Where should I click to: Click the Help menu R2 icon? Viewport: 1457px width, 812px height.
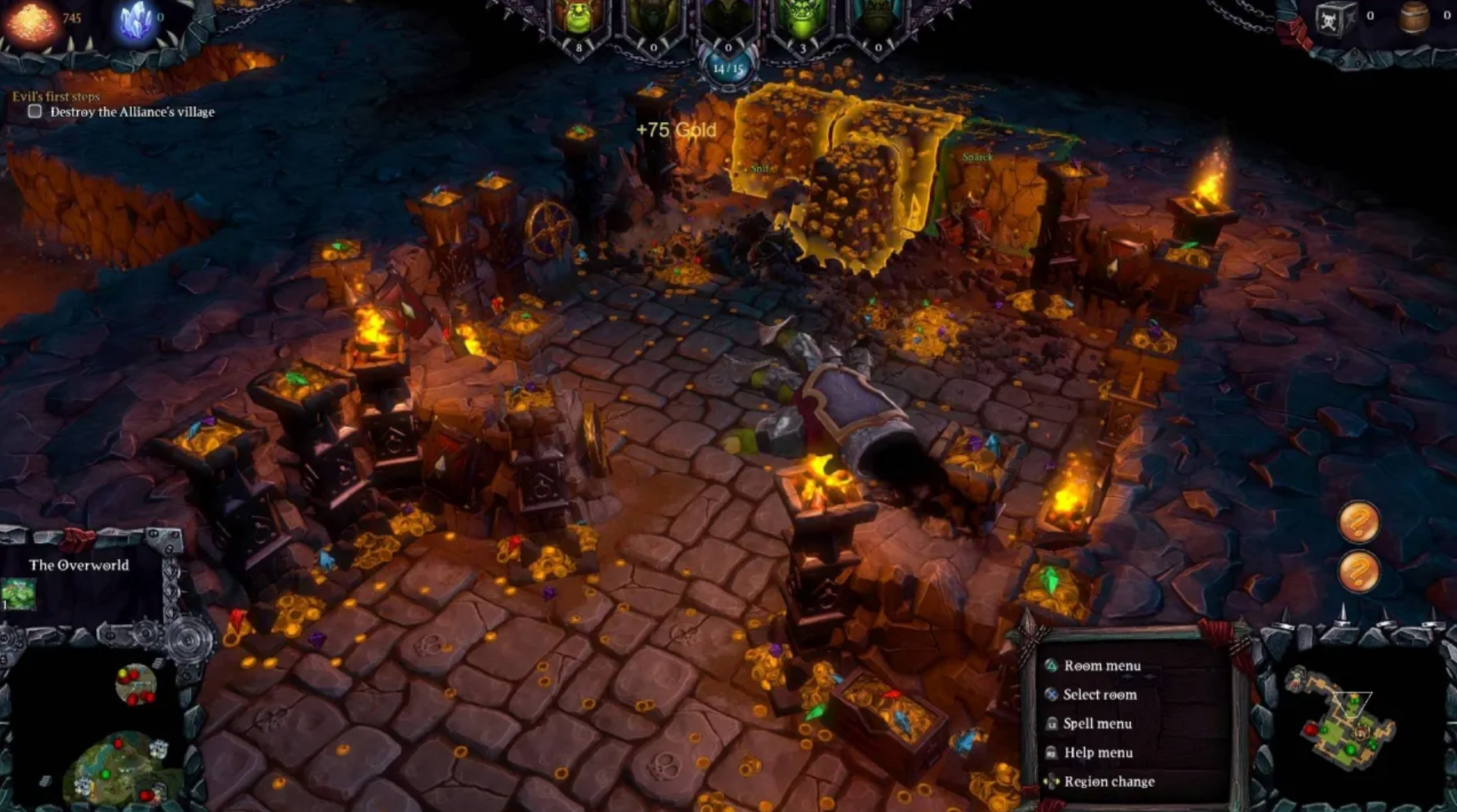pyautogui.click(x=1049, y=752)
